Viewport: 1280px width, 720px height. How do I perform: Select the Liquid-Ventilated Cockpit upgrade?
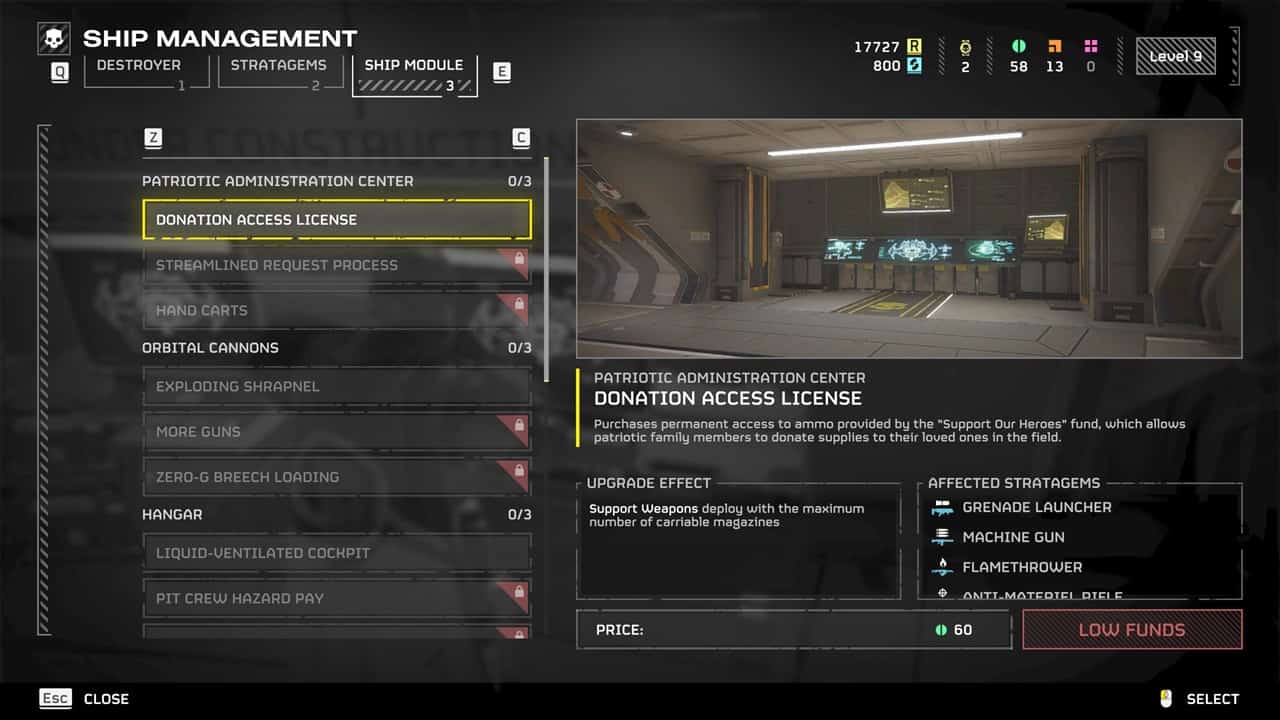click(x=337, y=553)
